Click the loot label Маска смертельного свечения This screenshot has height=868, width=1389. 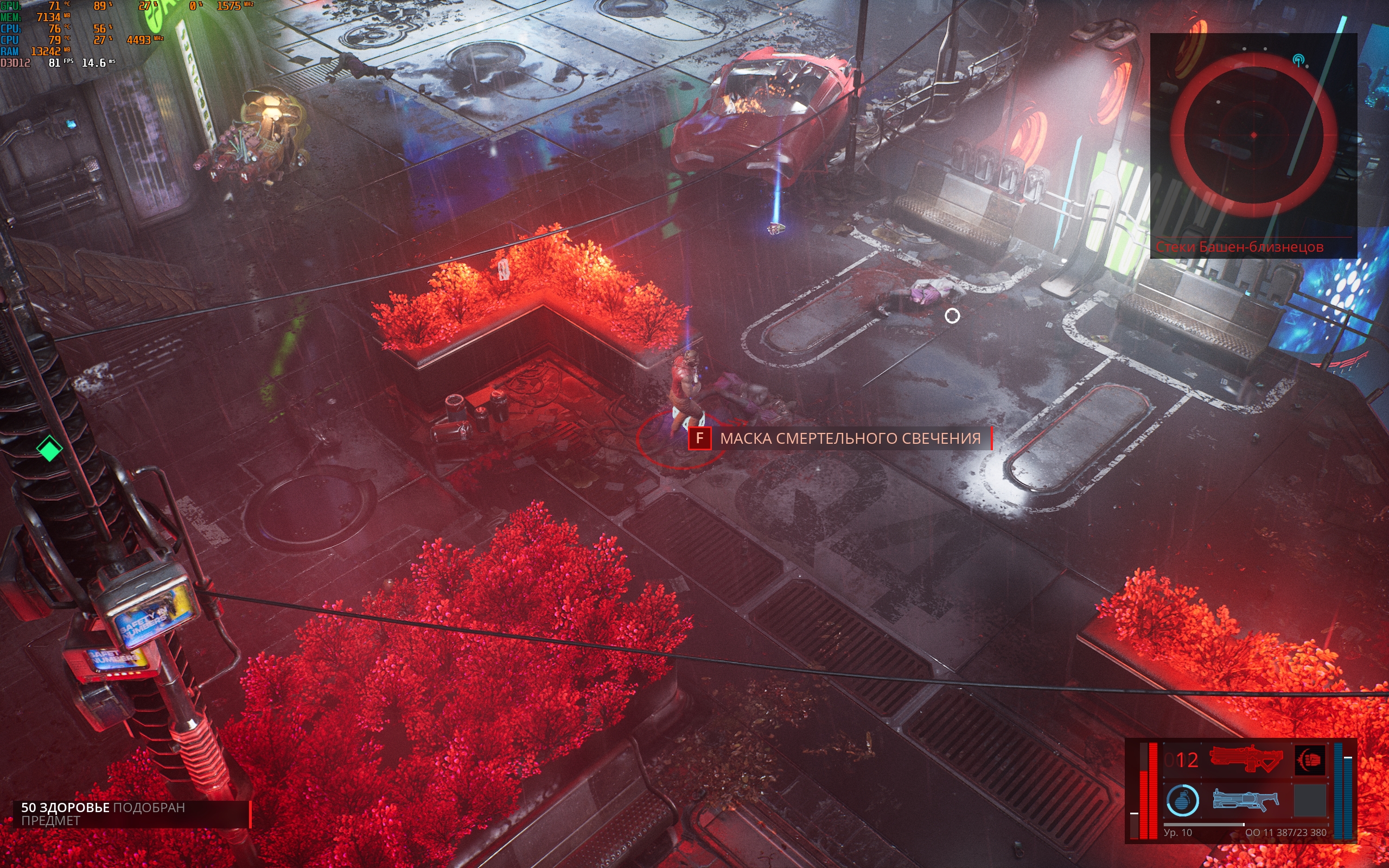(x=850, y=438)
